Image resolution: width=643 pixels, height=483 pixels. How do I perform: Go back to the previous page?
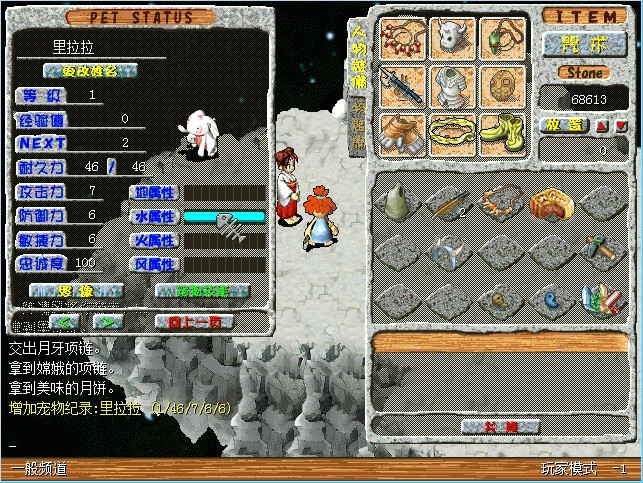(x=194, y=322)
